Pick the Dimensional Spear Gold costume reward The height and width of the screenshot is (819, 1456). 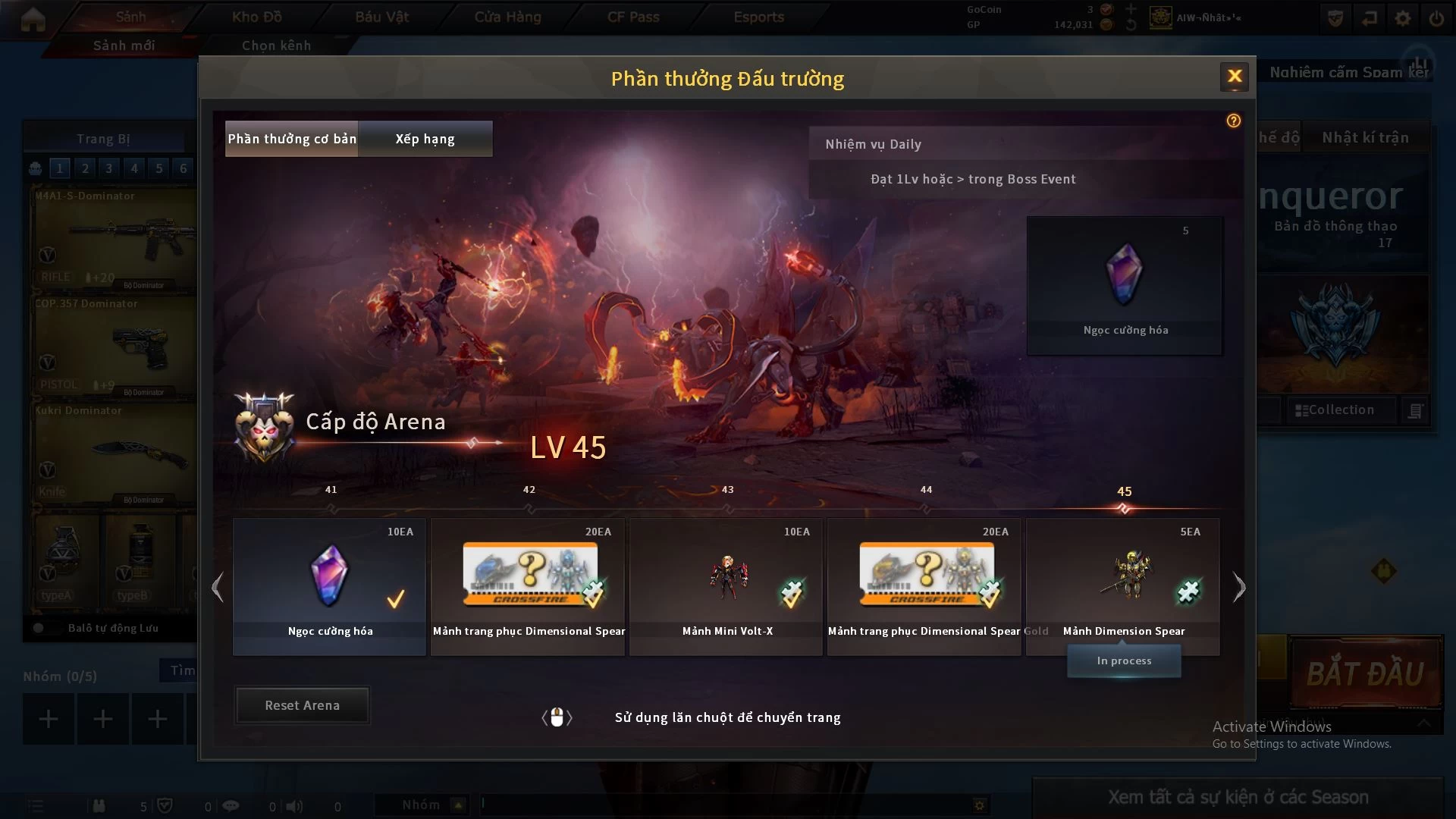point(924,585)
